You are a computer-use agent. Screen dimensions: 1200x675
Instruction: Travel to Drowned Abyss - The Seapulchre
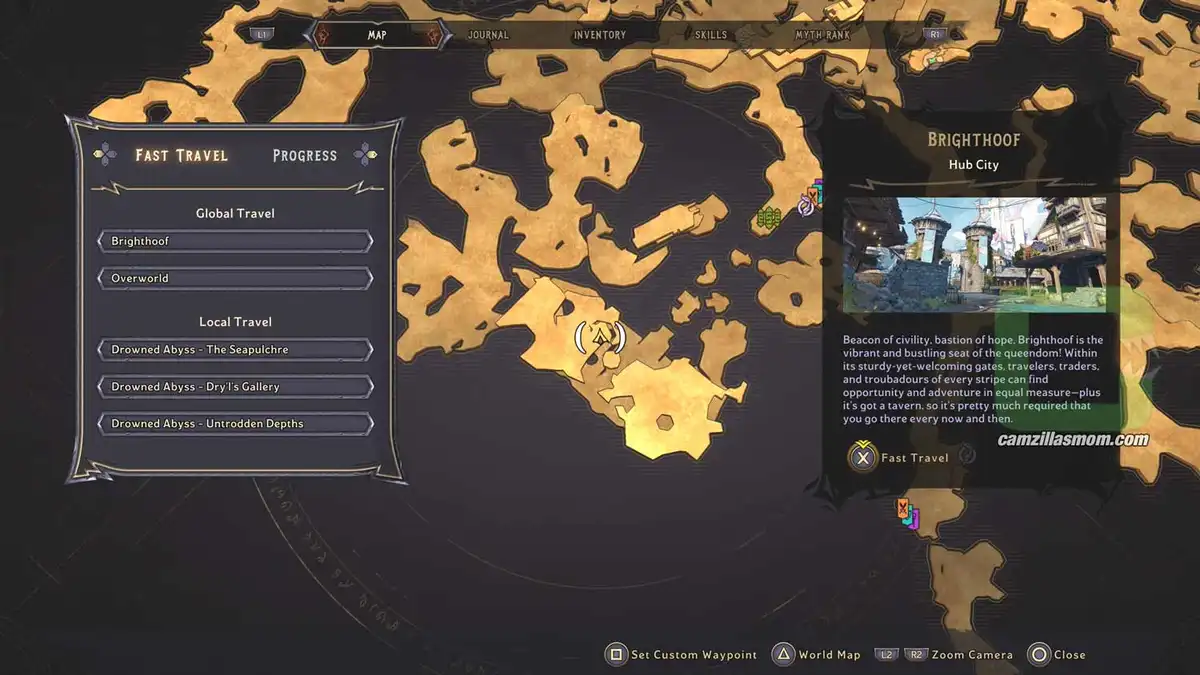(x=235, y=350)
